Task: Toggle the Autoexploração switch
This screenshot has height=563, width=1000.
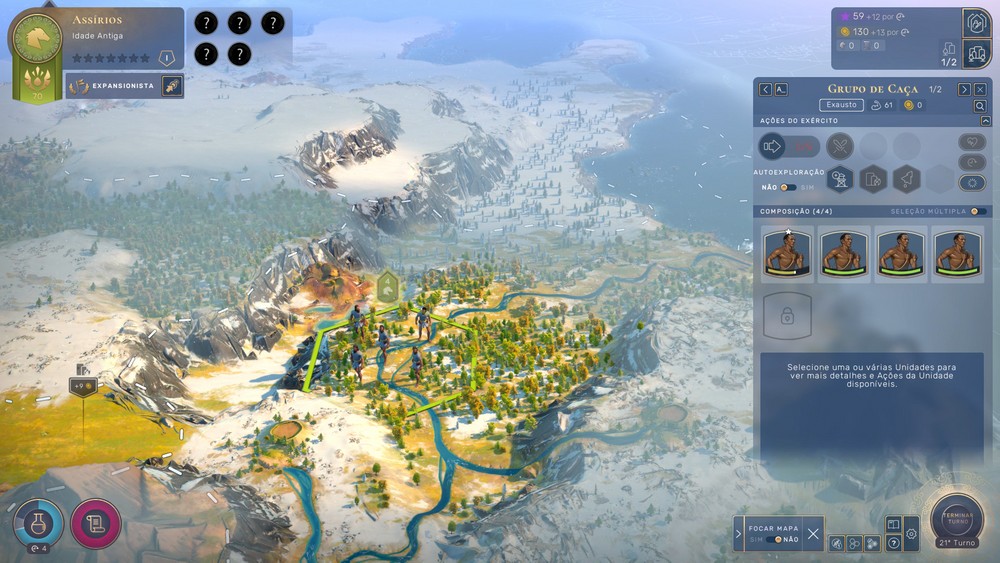Action: coord(789,187)
